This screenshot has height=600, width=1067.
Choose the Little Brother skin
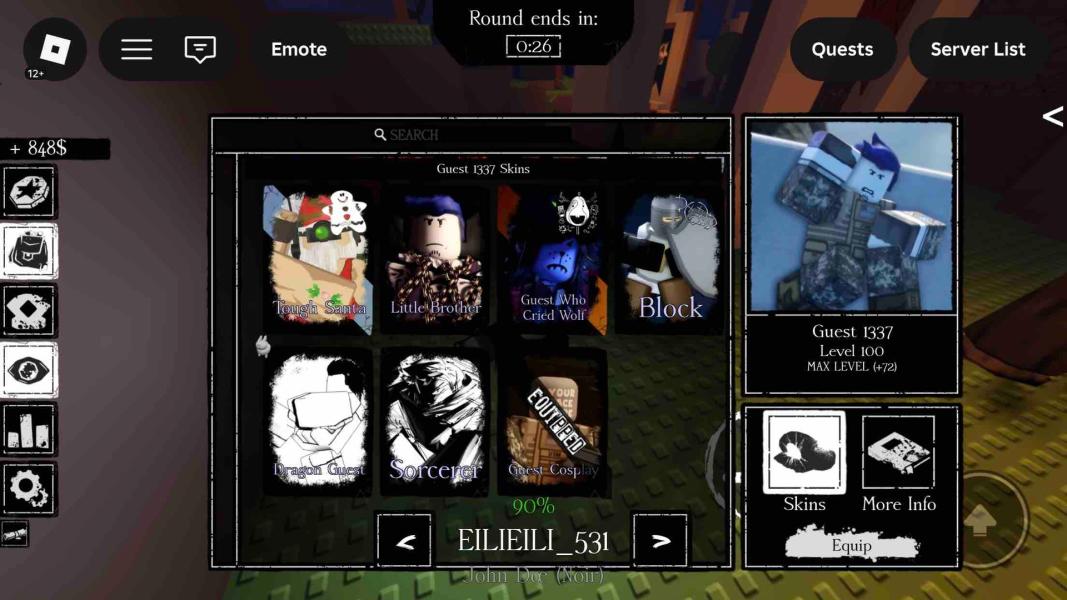pos(435,258)
